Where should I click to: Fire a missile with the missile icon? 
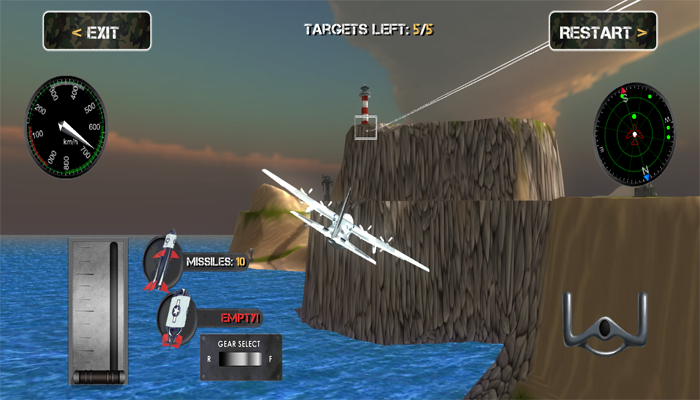(166, 262)
